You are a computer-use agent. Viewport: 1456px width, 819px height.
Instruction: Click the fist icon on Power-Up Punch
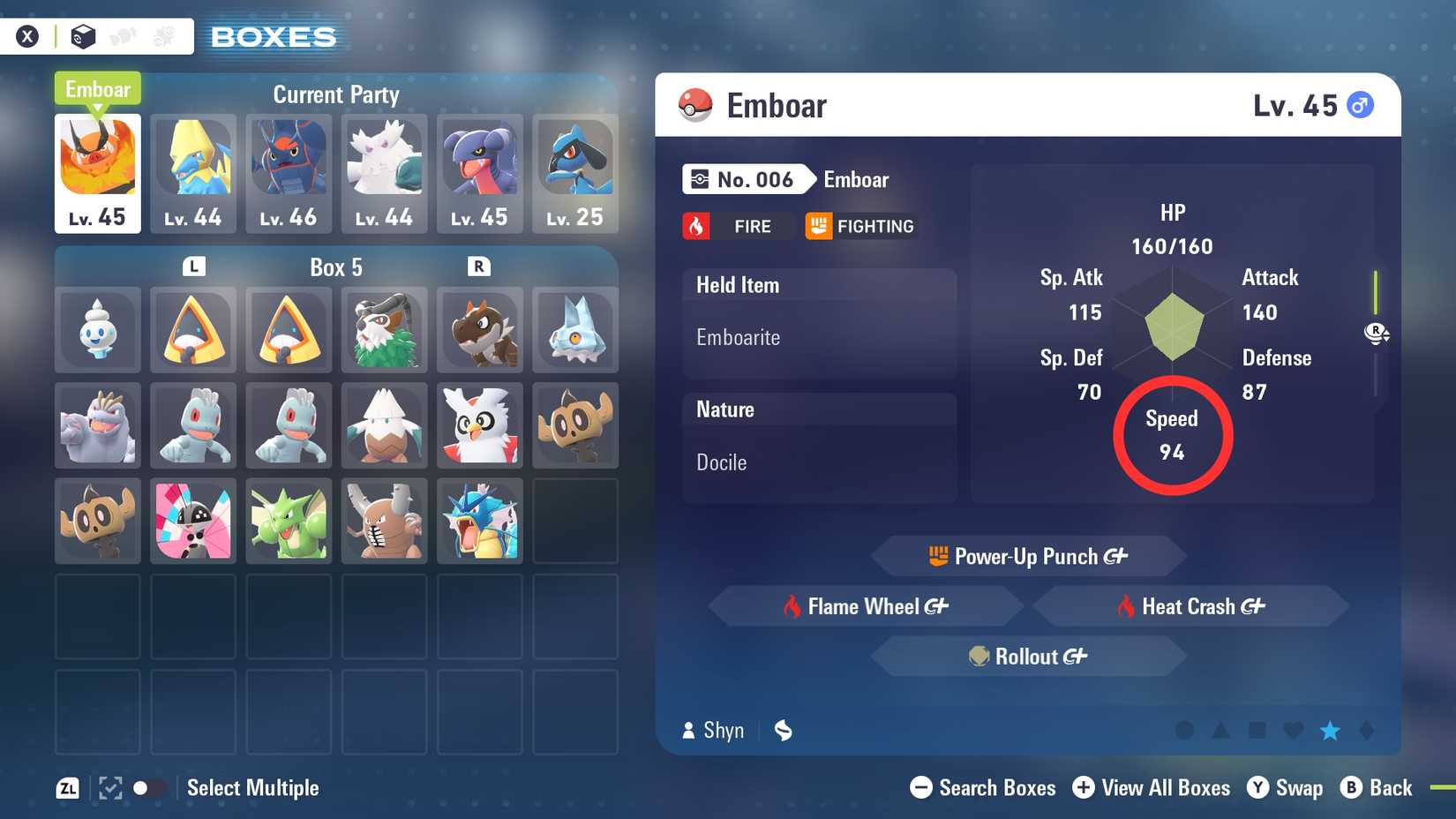click(940, 556)
